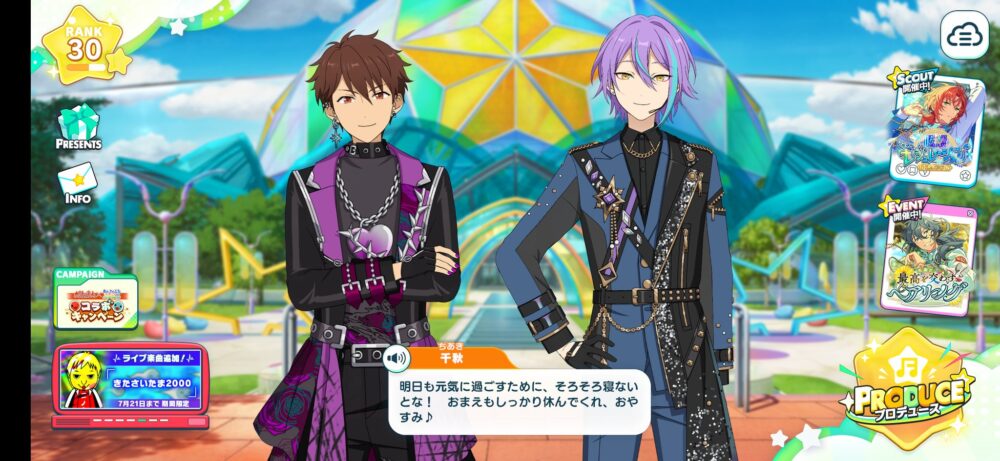Image resolution: width=1000 pixels, height=461 pixels.
Task: Open the Info mail icon
Action: click(76, 184)
